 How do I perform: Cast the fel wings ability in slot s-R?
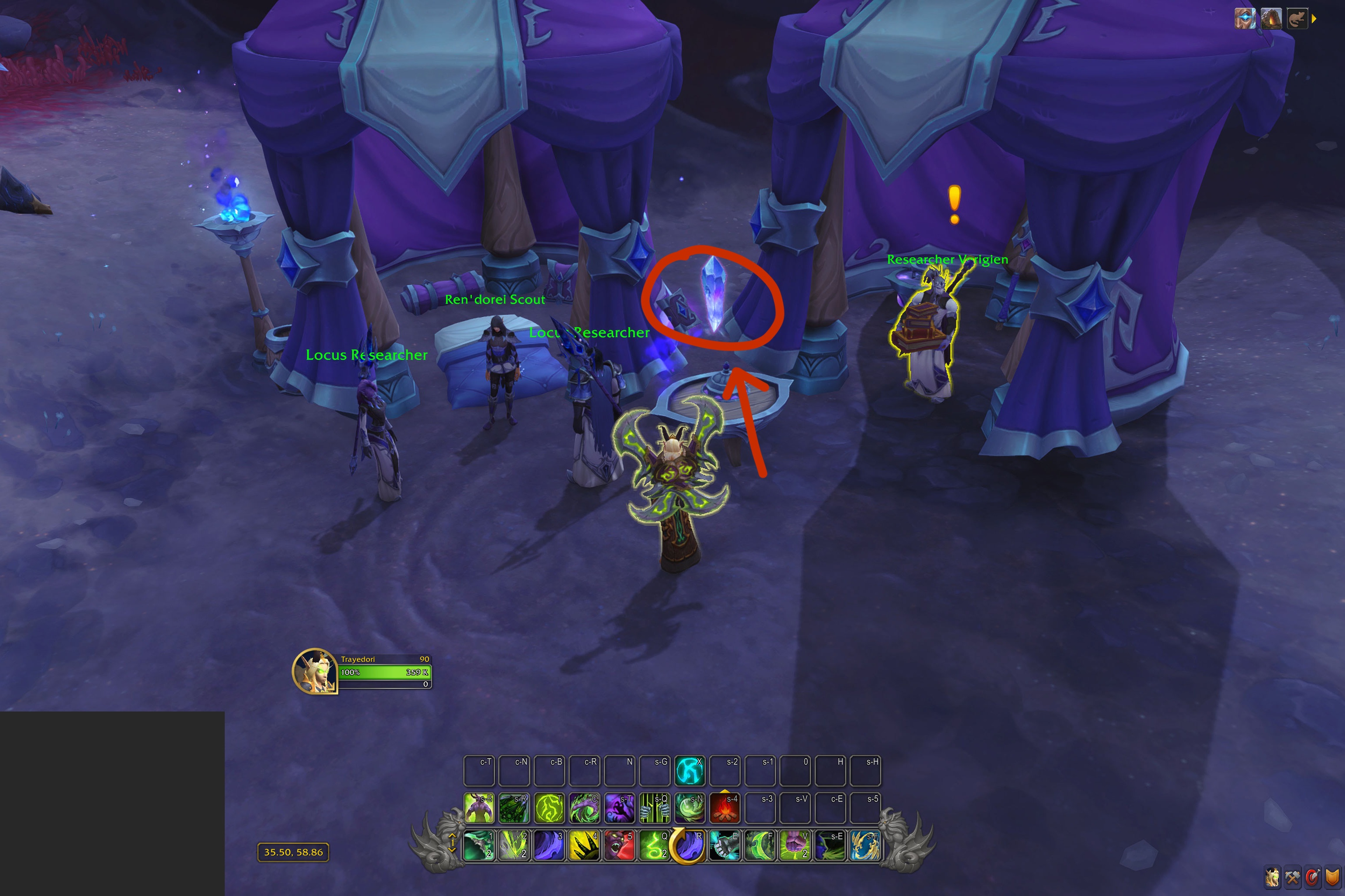click(x=514, y=808)
